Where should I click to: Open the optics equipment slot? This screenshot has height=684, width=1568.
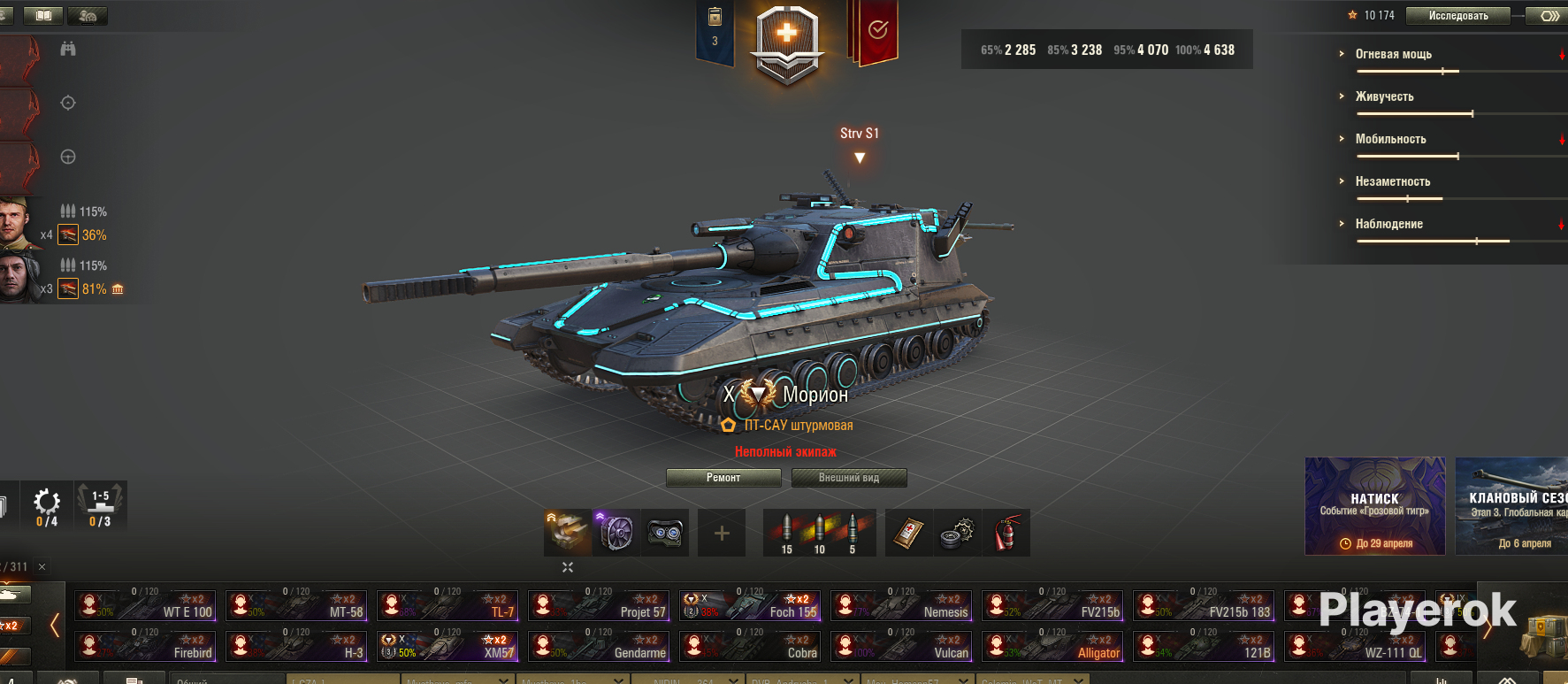[x=665, y=533]
